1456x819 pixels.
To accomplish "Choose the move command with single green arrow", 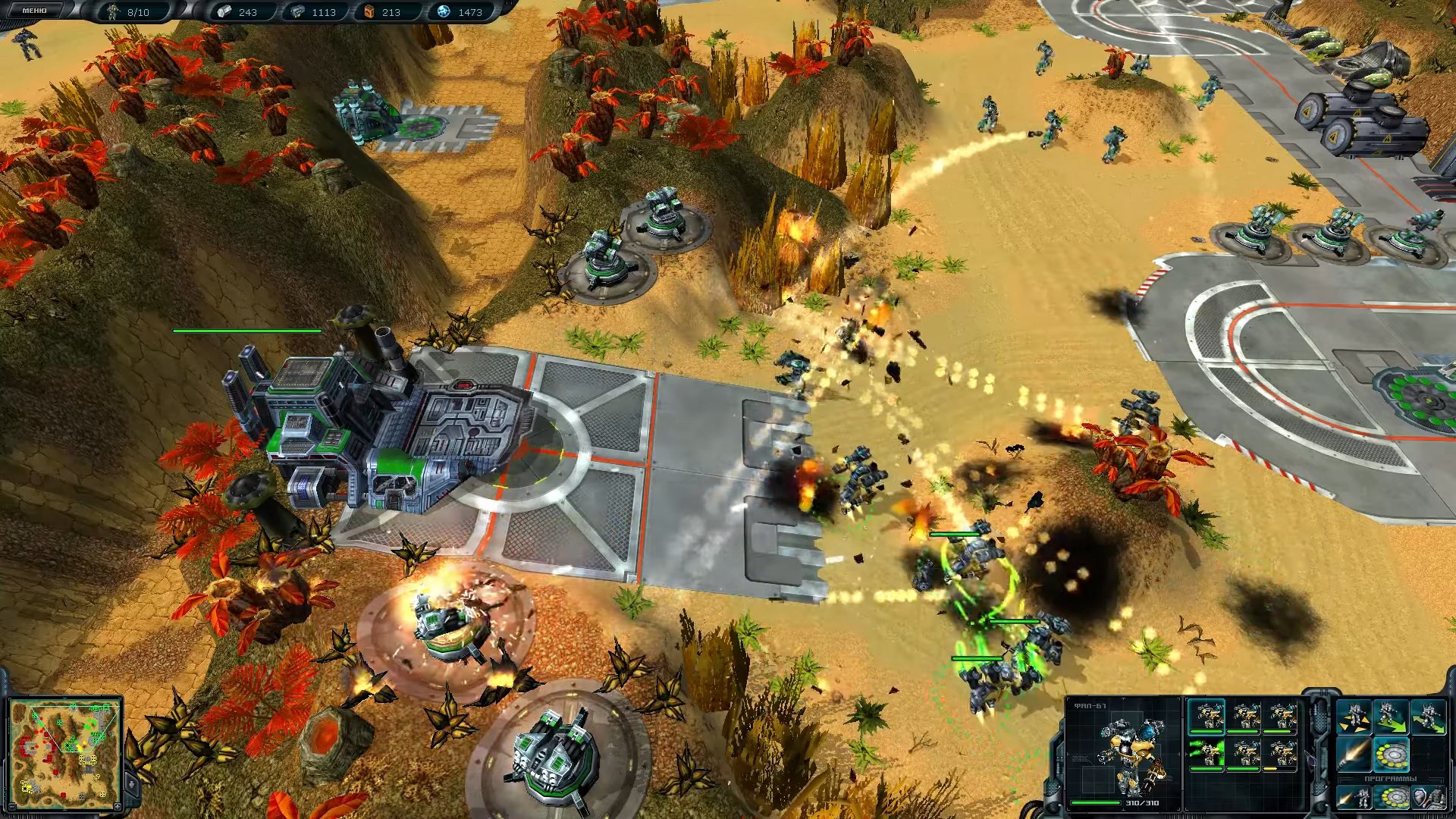I will [x=1391, y=717].
